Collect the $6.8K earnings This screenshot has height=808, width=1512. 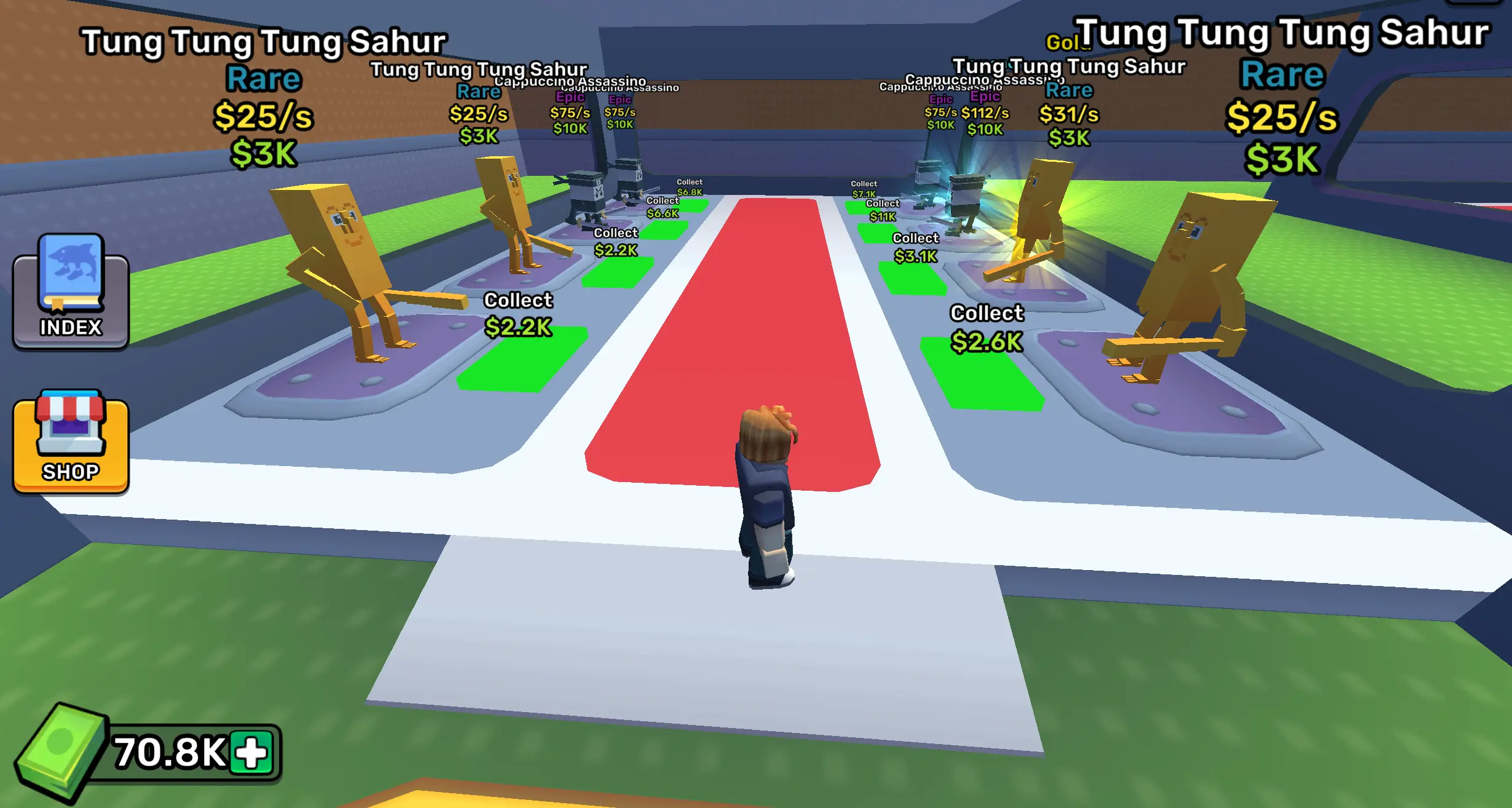(690, 186)
